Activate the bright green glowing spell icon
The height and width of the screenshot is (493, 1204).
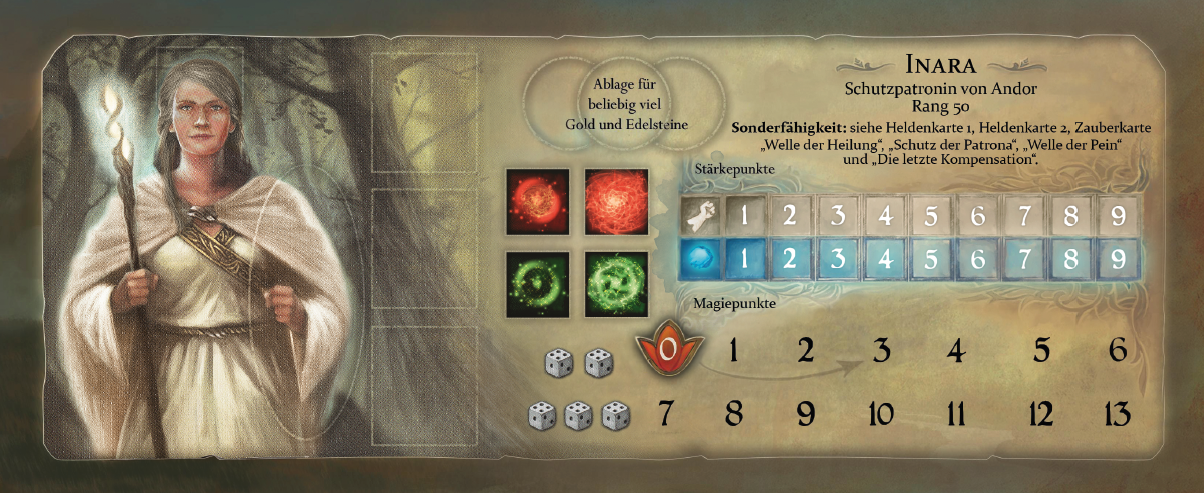(x=615, y=283)
